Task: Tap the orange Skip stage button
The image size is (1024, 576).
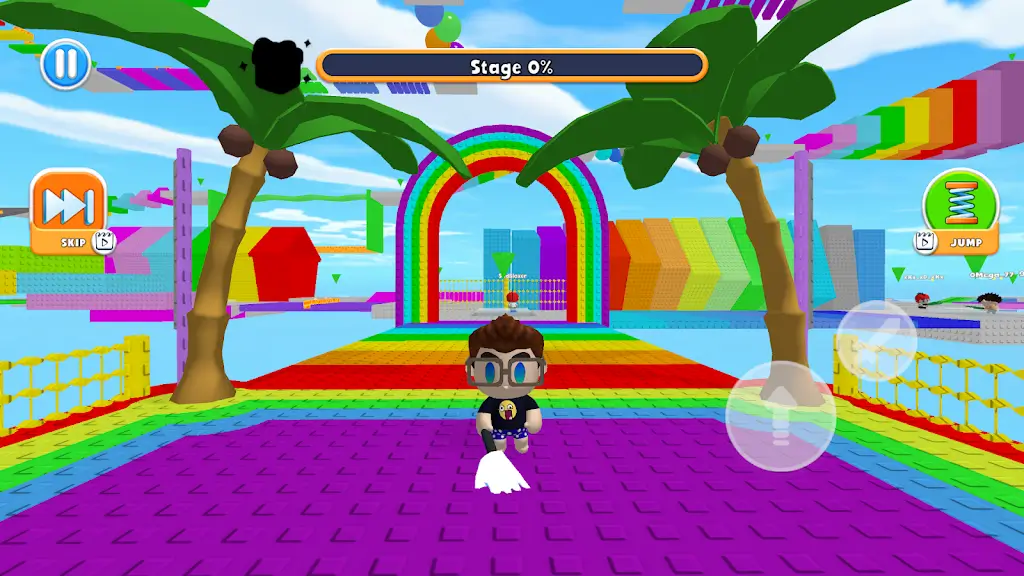Action: 68,212
